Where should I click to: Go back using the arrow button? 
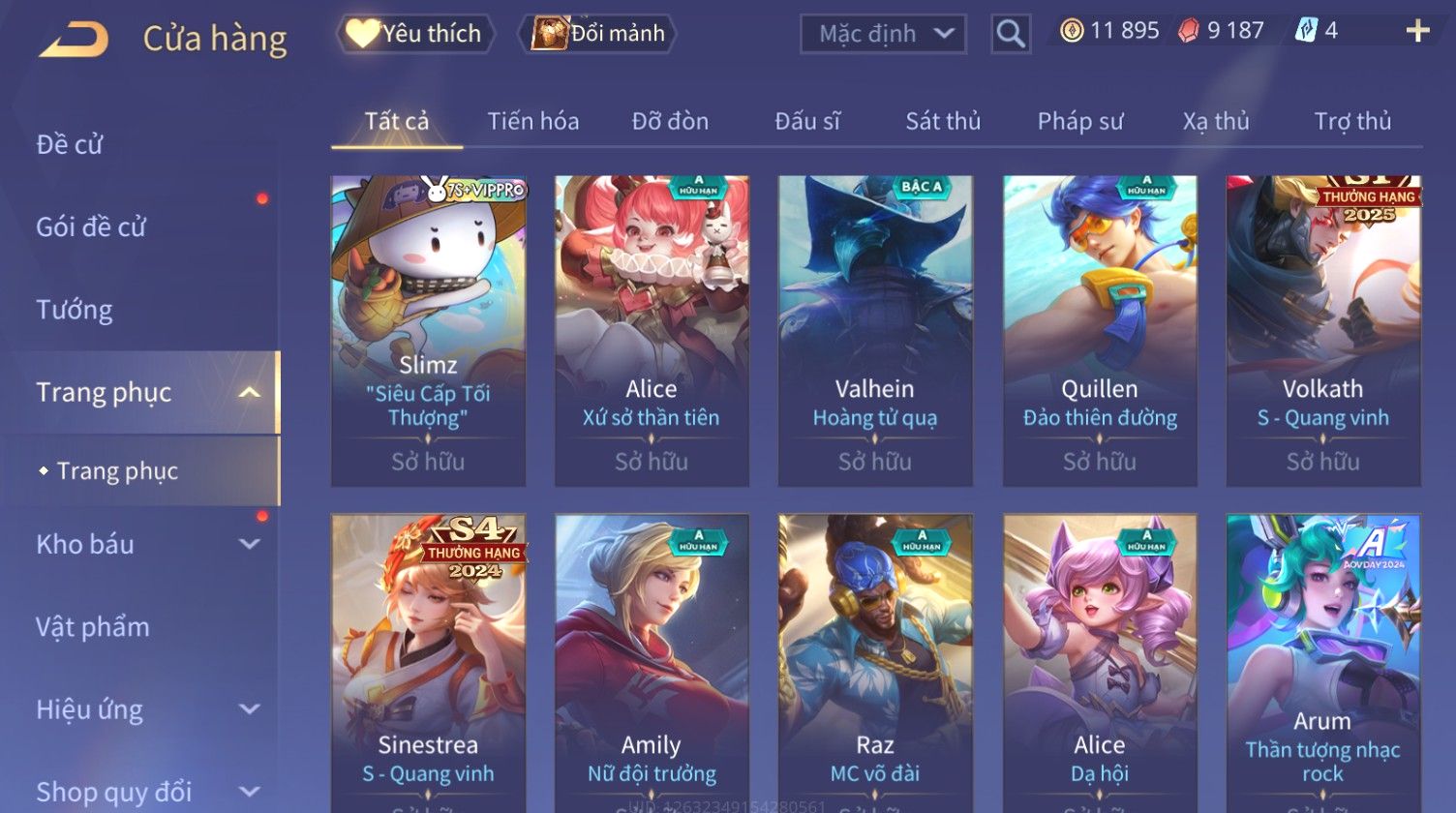click(x=74, y=40)
